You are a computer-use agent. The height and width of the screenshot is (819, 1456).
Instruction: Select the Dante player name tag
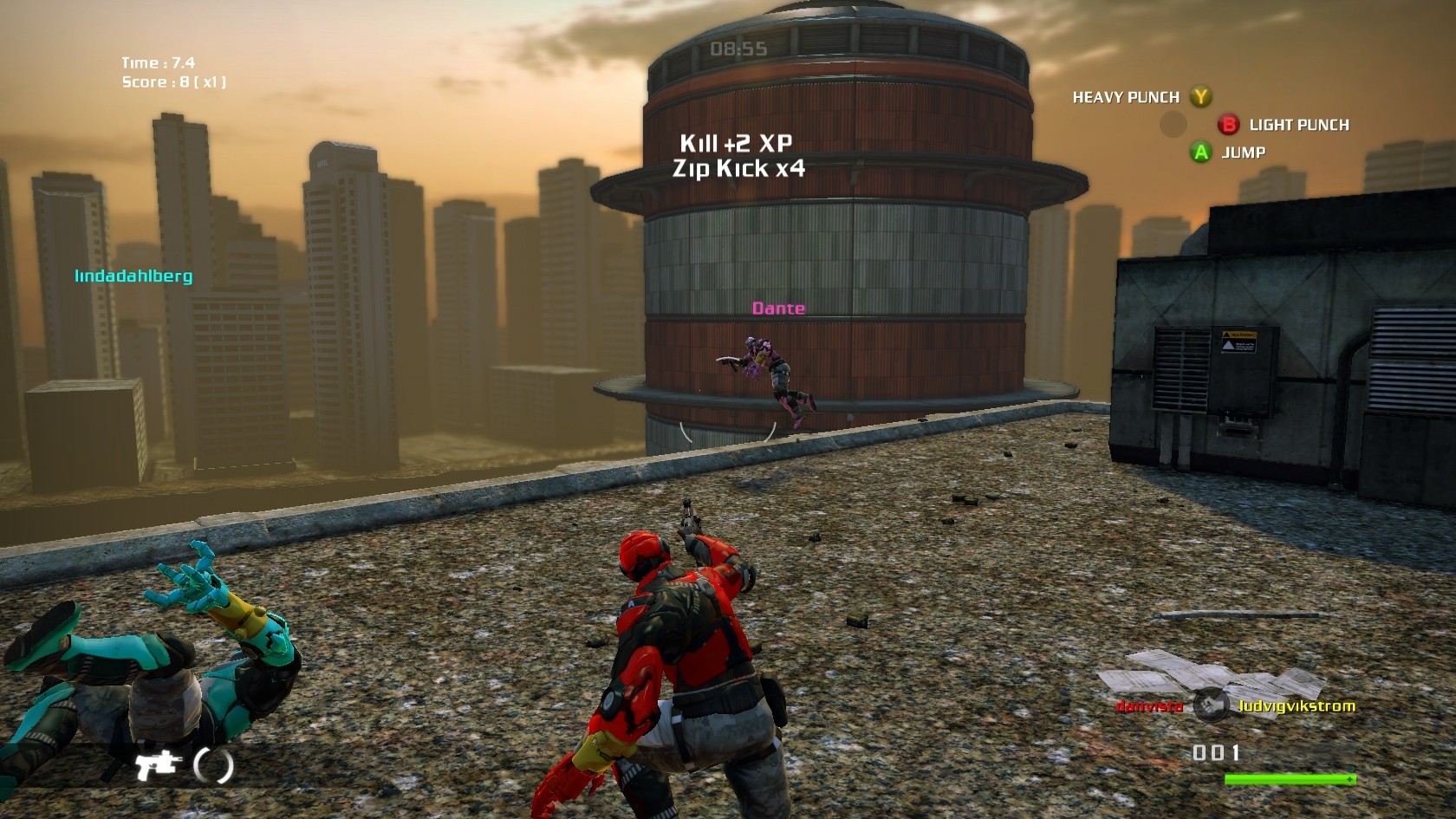point(778,309)
